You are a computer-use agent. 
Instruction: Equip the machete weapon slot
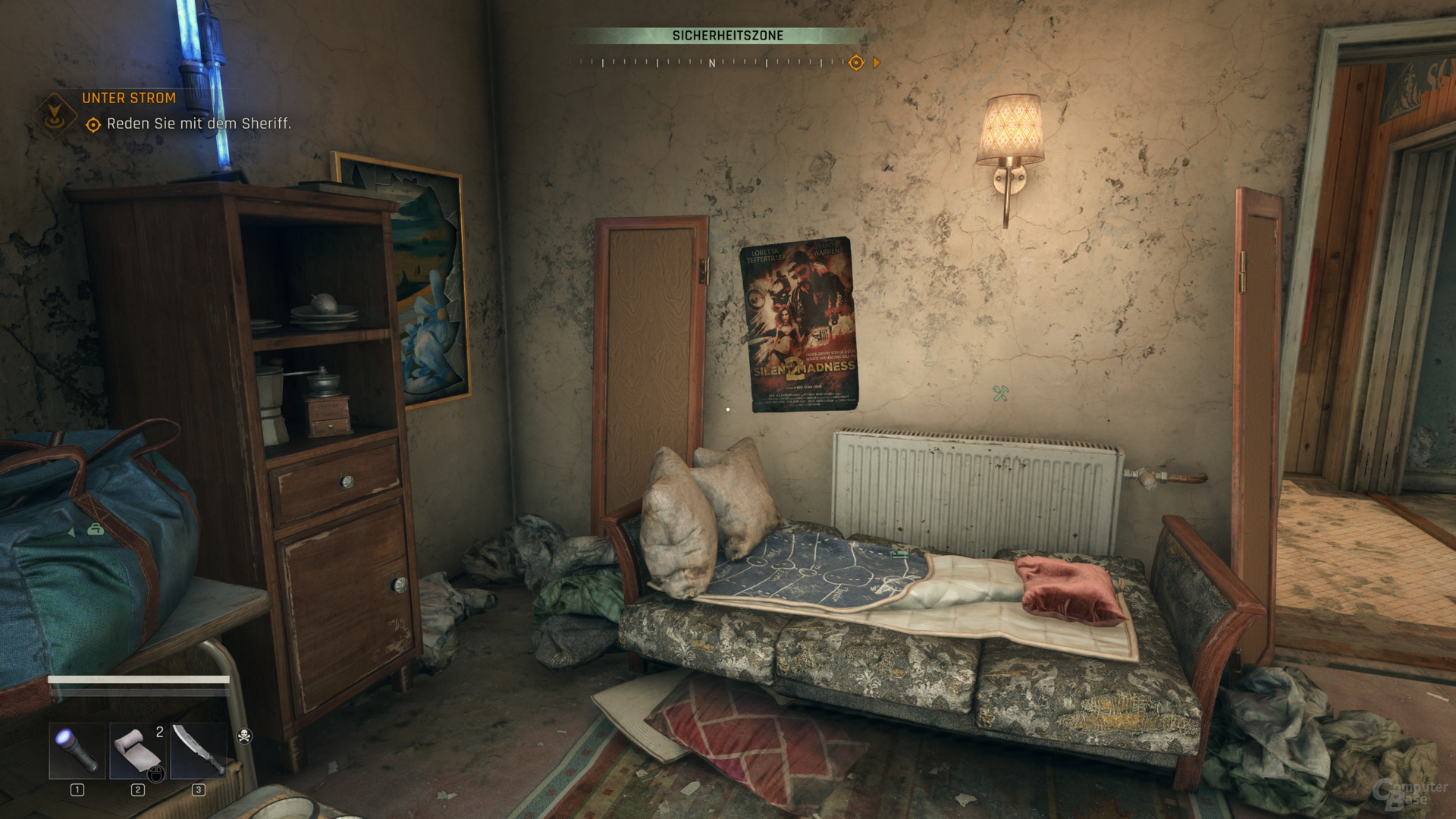point(198,750)
